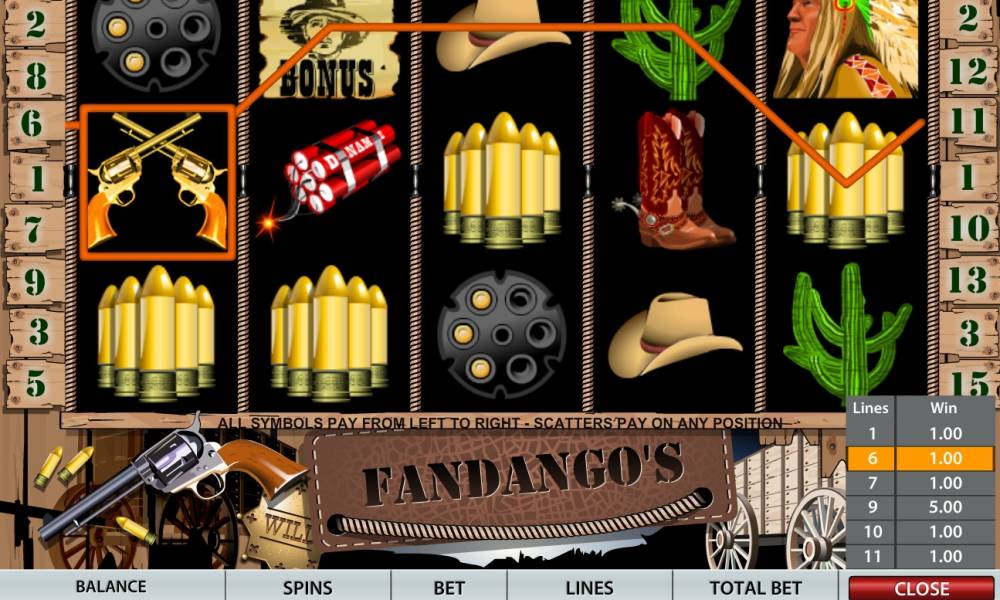
Task: Select line 9 row in win table
Action: (x=922, y=507)
